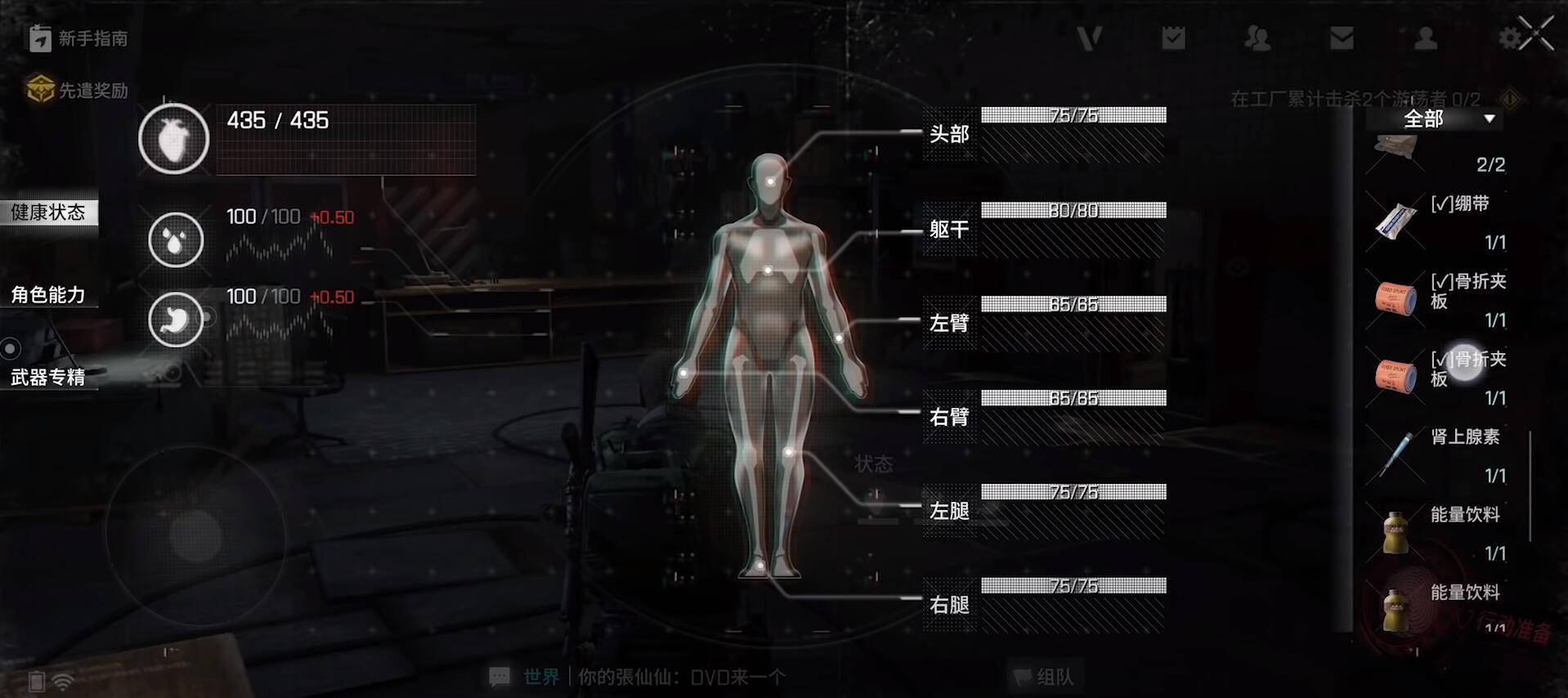
Task: Open the friends icon in top bar
Action: pyautogui.click(x=1257, y=38)
